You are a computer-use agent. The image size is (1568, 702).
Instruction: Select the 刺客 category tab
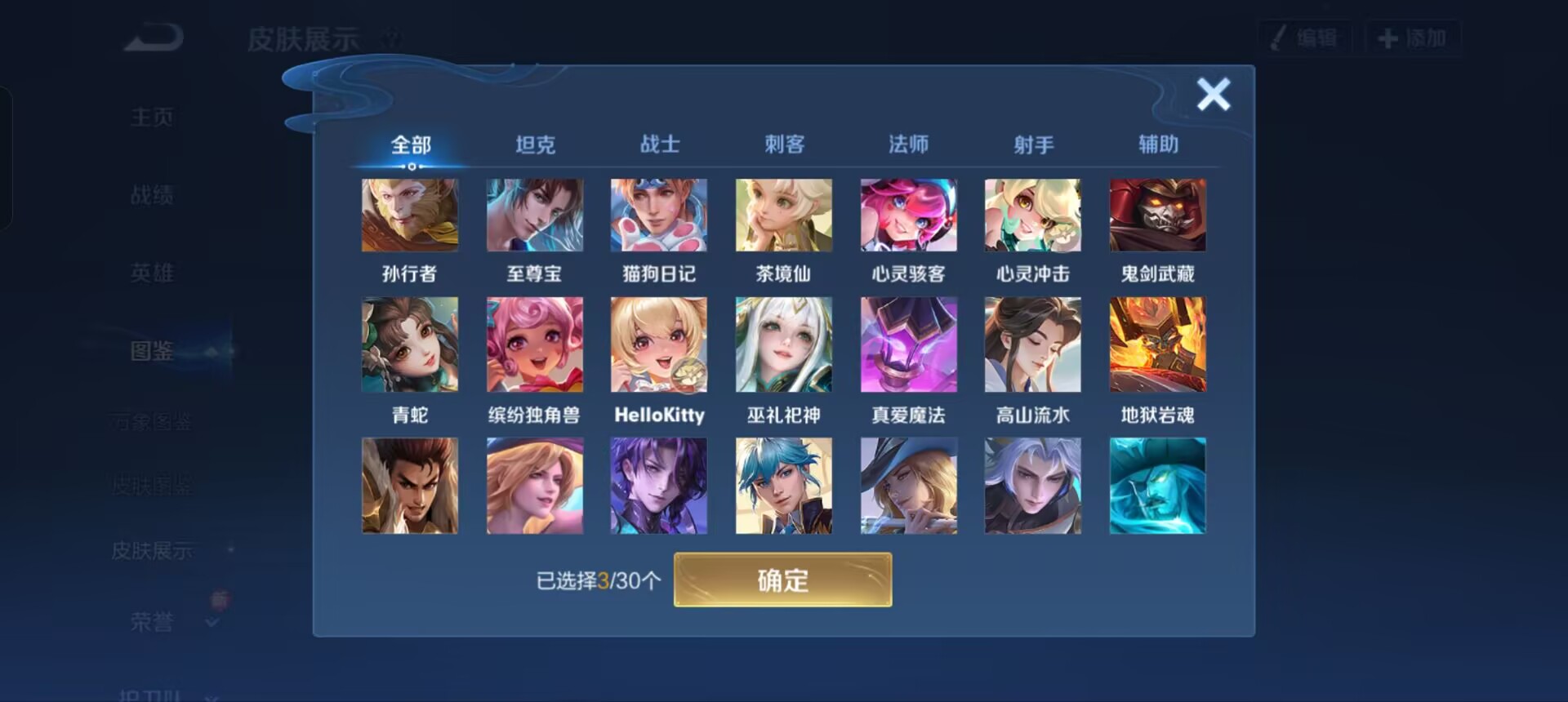pyautogui.click(x=784, y=144)
